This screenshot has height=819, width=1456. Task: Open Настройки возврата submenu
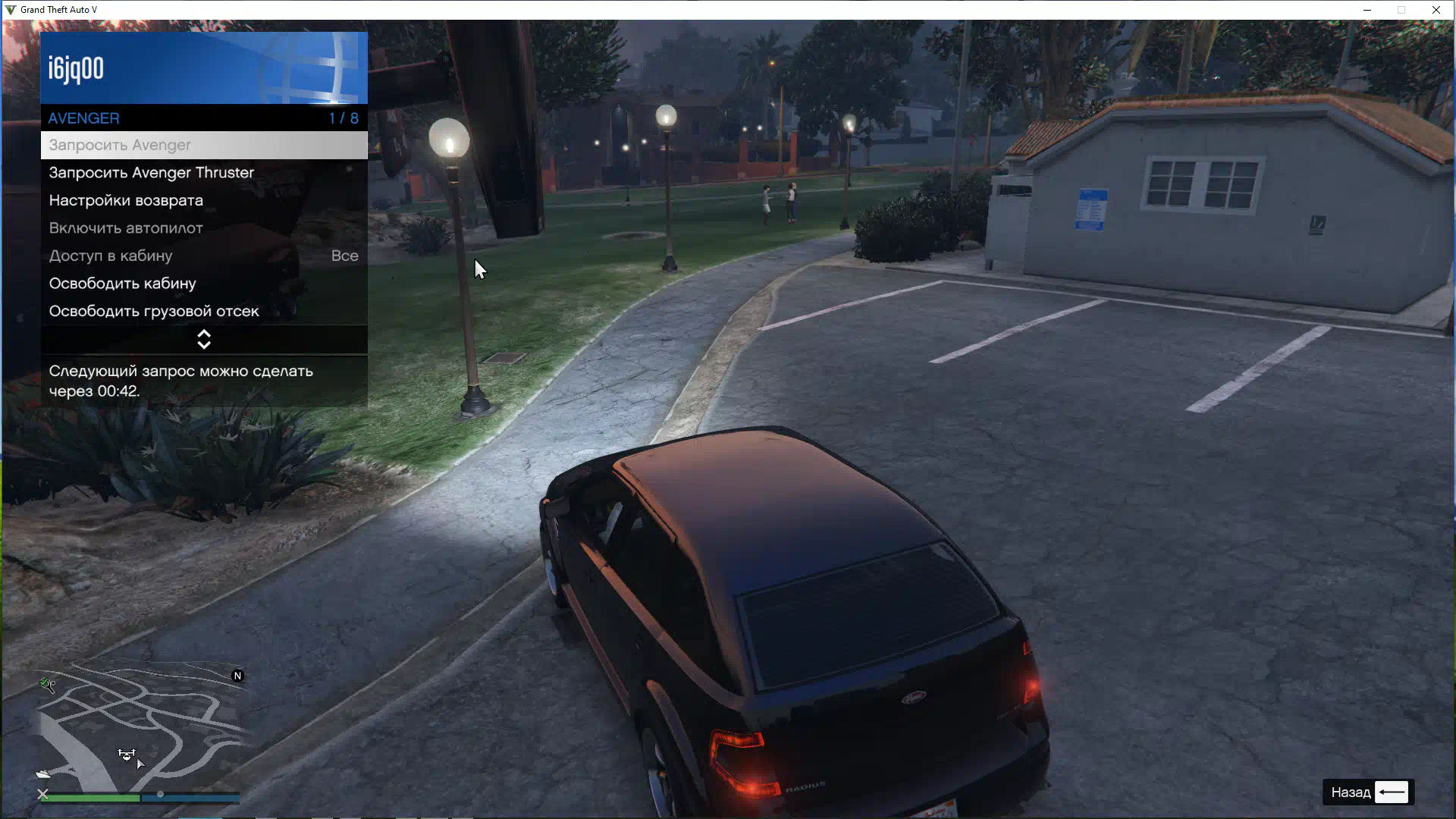click(x=203, y=200)
